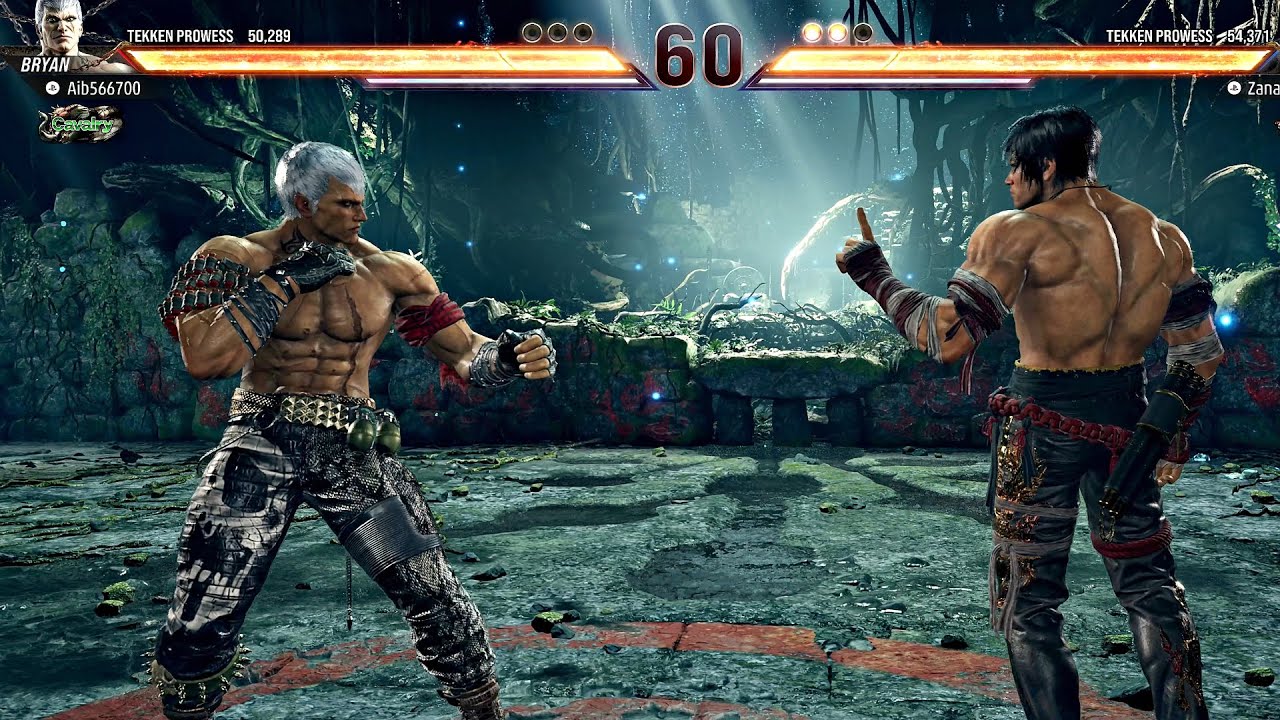Select the middle round indicator above Bryan's health bar
The image size is (1280, 720).
pos(558,30)
